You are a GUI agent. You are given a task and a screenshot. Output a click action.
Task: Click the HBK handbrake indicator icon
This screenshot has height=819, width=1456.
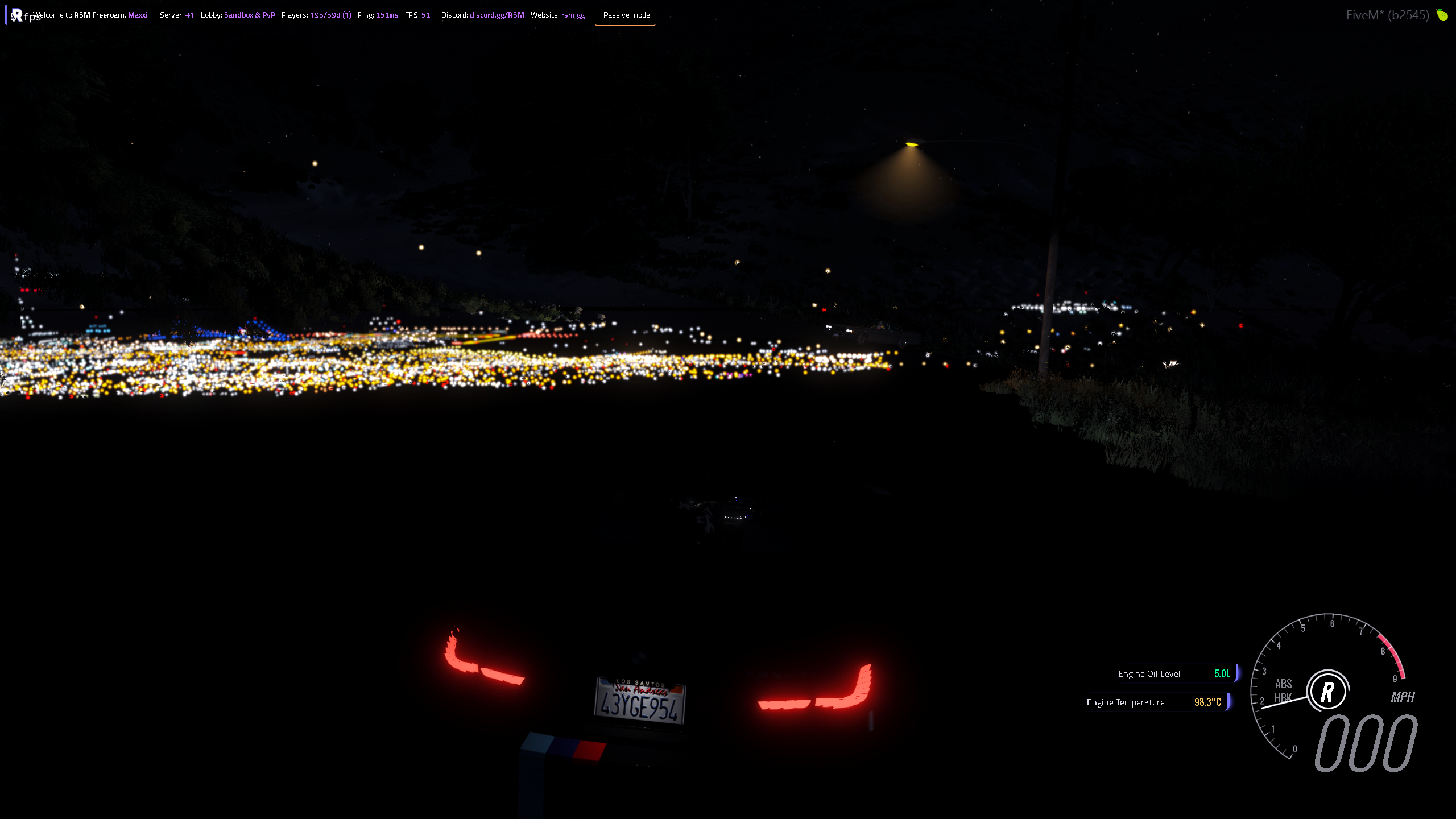(1284, 696)
